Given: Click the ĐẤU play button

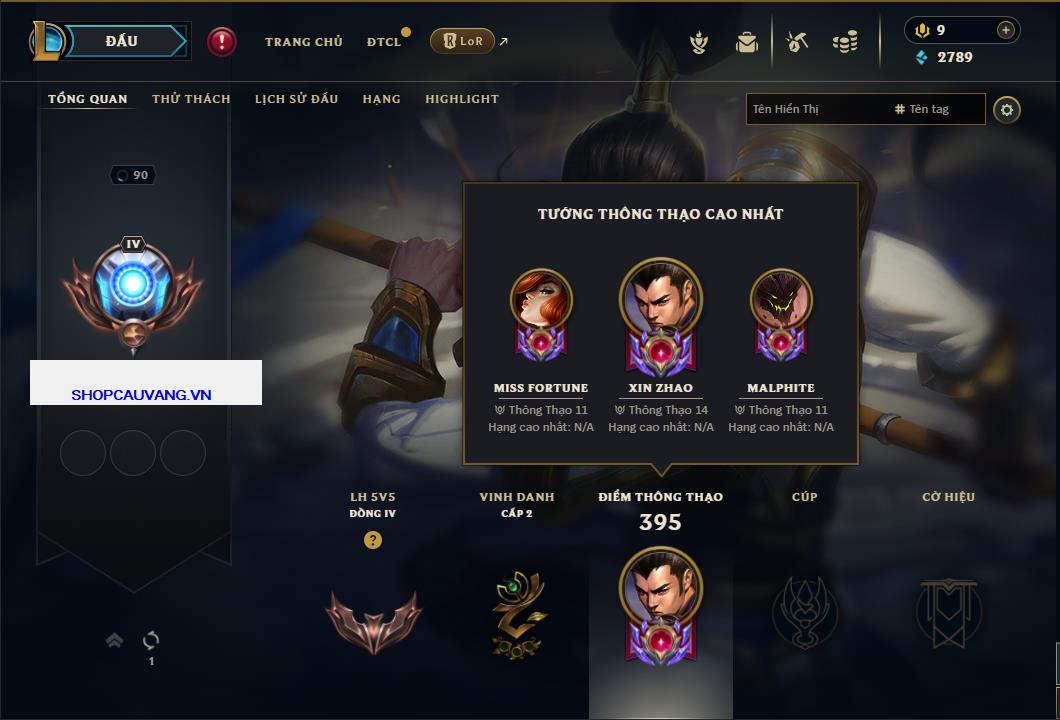Looking at the screenshot, I should 121,41.
